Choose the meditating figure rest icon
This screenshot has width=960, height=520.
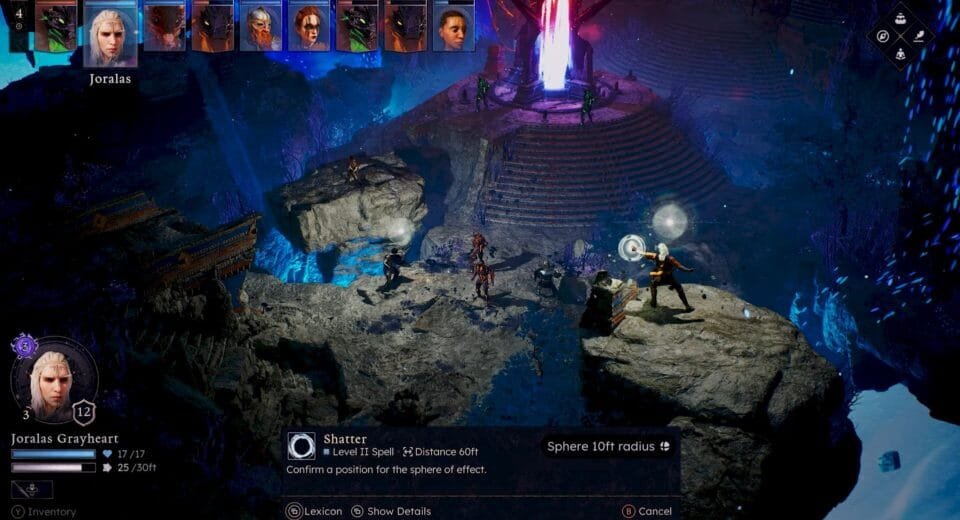(x=900, y=54)
